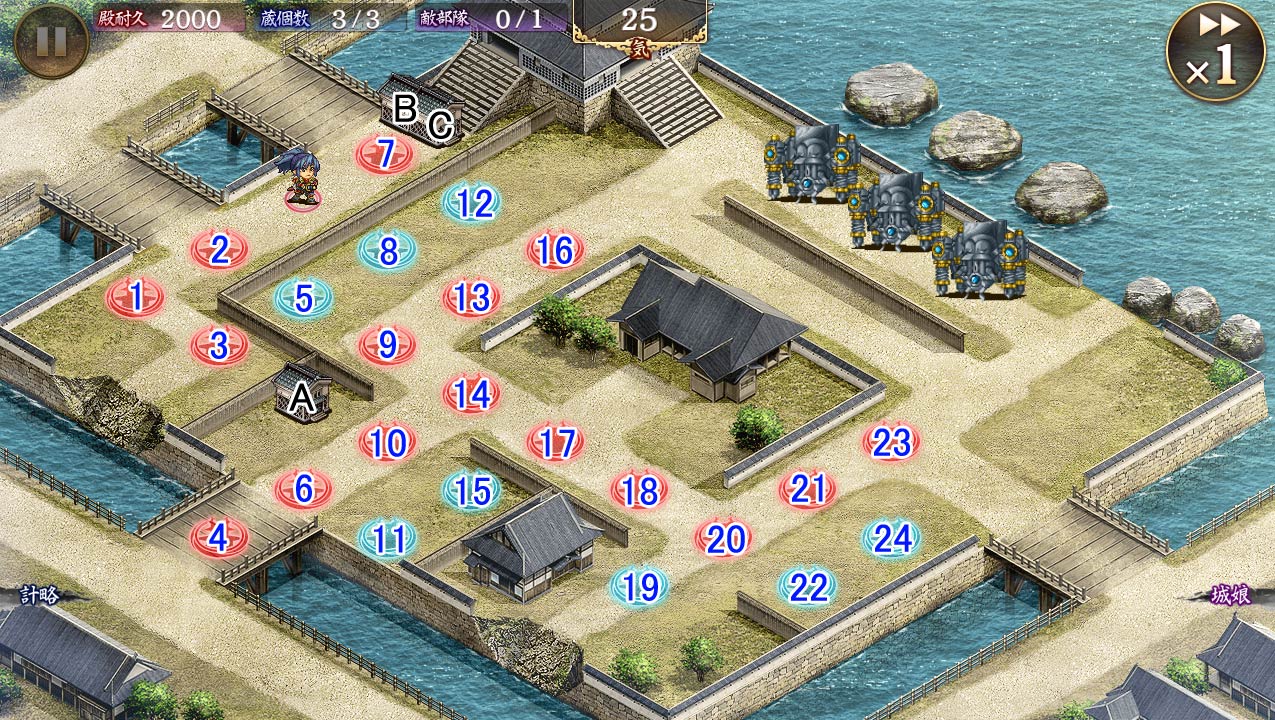Image resolution: width=1275 pixels, height=720 pixels.
Task: Pick red deployment tile 14
Action: [472, 394]
